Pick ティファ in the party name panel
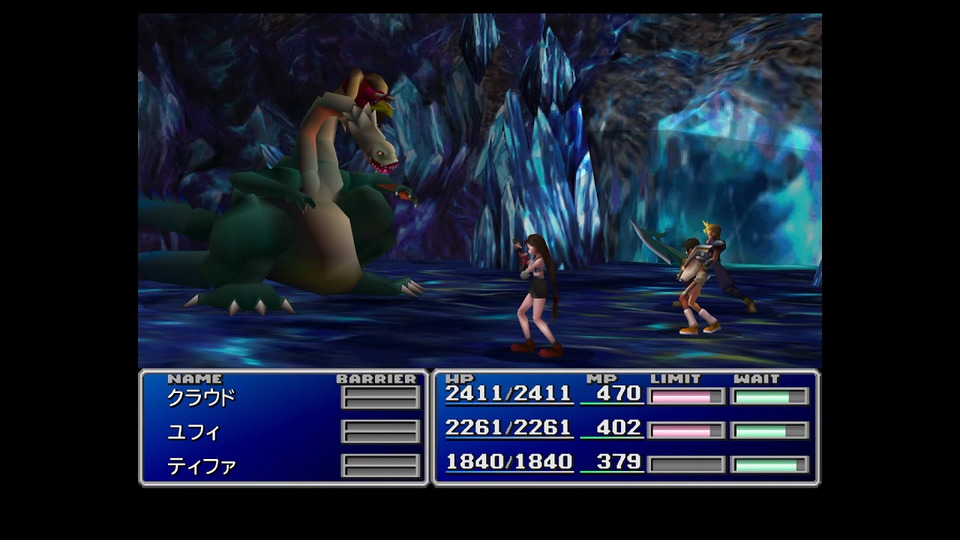This screenshot has height=540, width=960. pyautogui.click(x=201, y=466)
